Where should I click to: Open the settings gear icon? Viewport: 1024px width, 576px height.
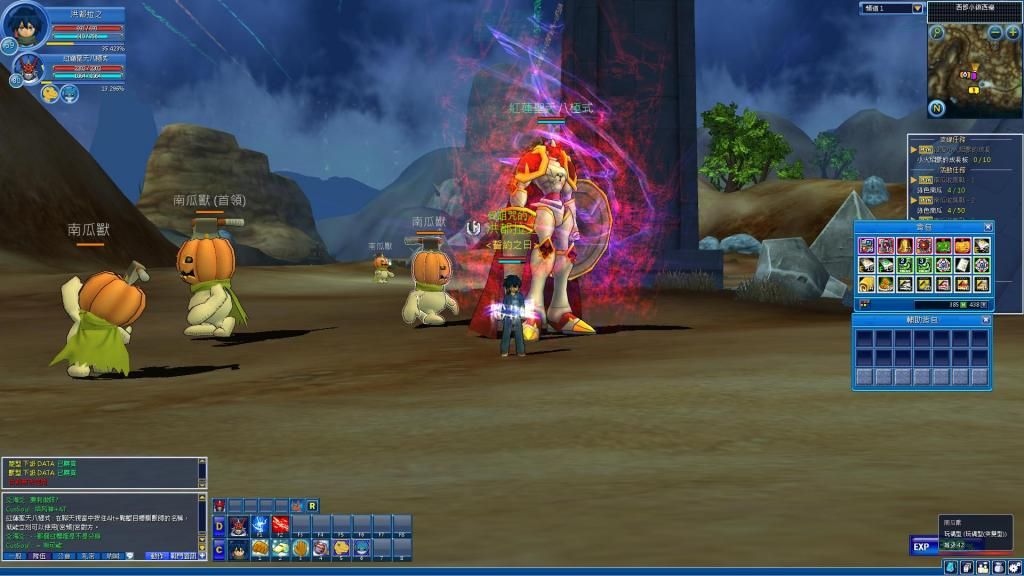click(1012, 567)
